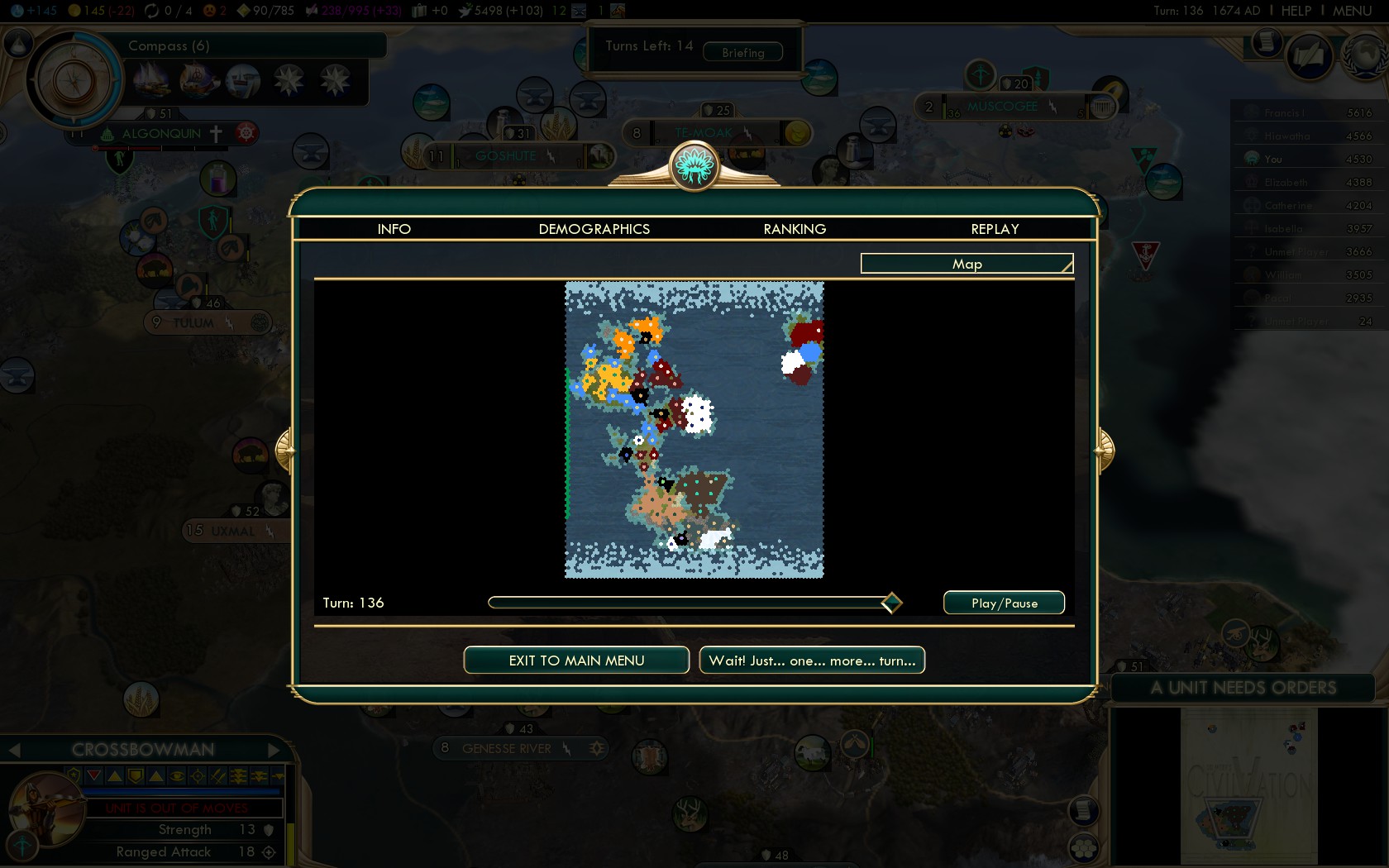Click the Crossbowman unit portrait

point(47,808)
